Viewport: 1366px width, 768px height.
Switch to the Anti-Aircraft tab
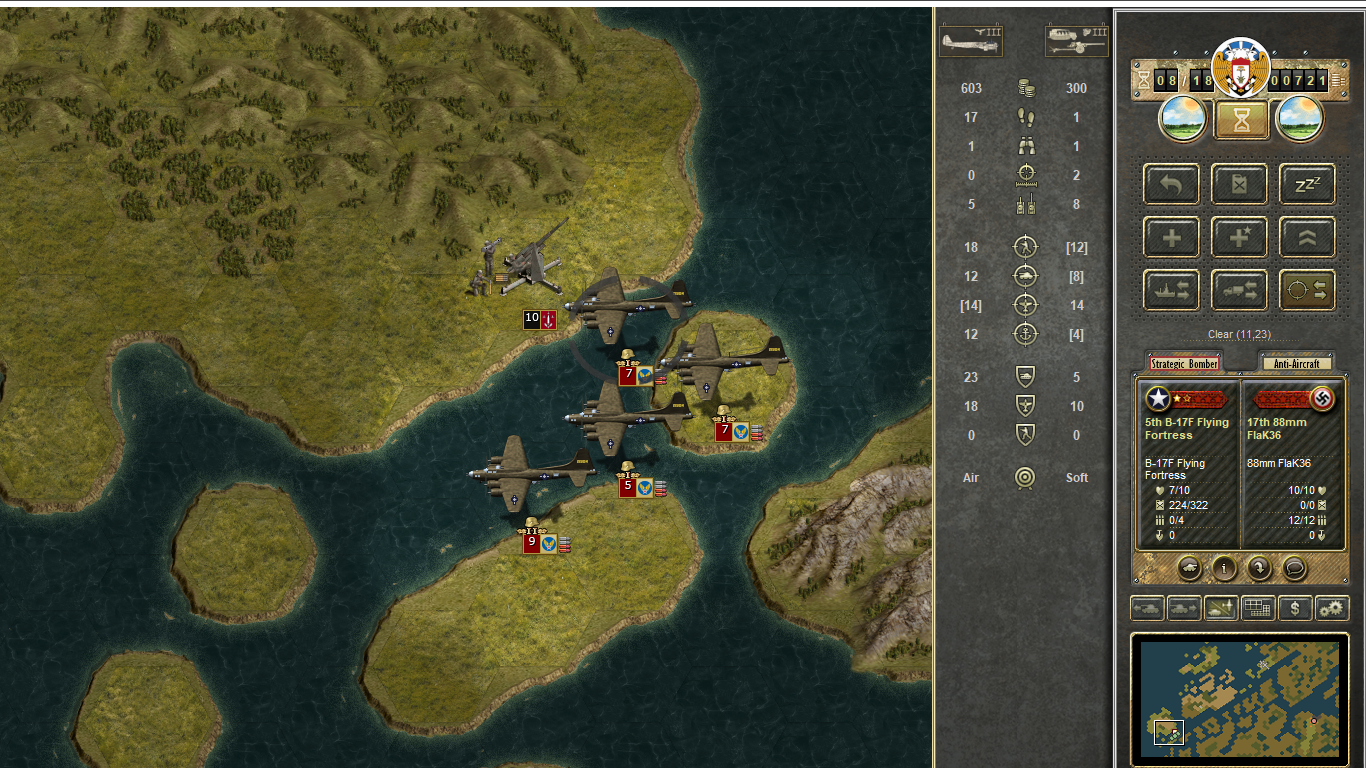coord(1296,364)
